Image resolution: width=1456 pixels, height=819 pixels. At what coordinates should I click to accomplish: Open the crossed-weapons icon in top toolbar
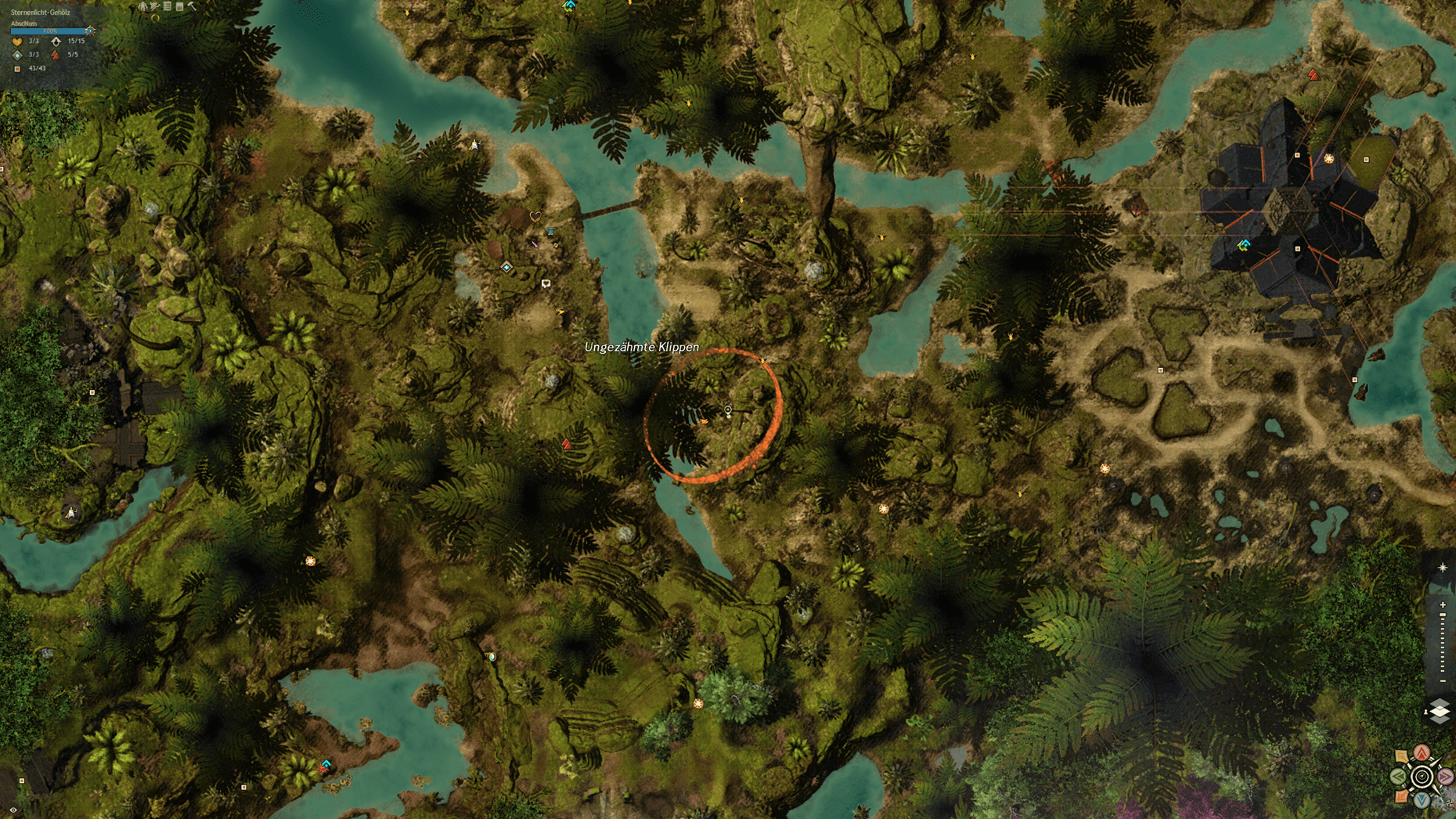[x=155, y=6]
